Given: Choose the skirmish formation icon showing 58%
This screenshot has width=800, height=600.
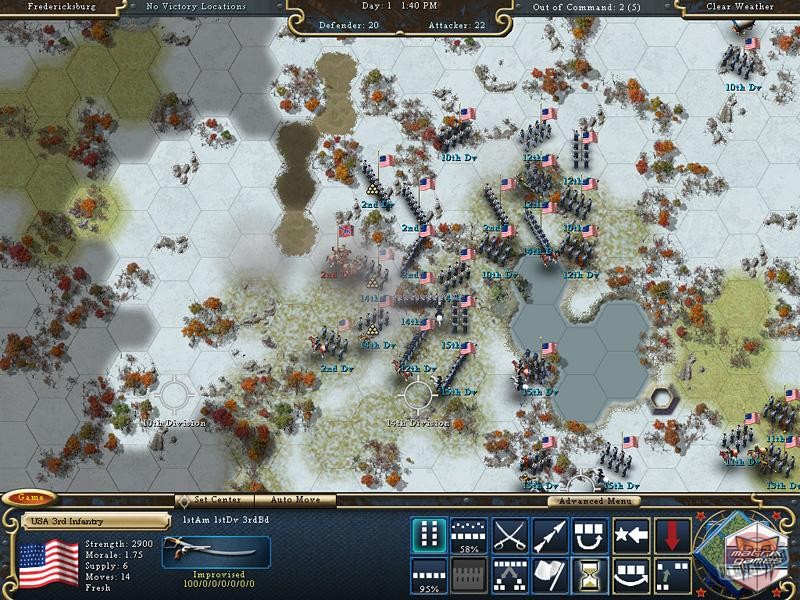Looking at the screenshot, I should coord(469,535).
